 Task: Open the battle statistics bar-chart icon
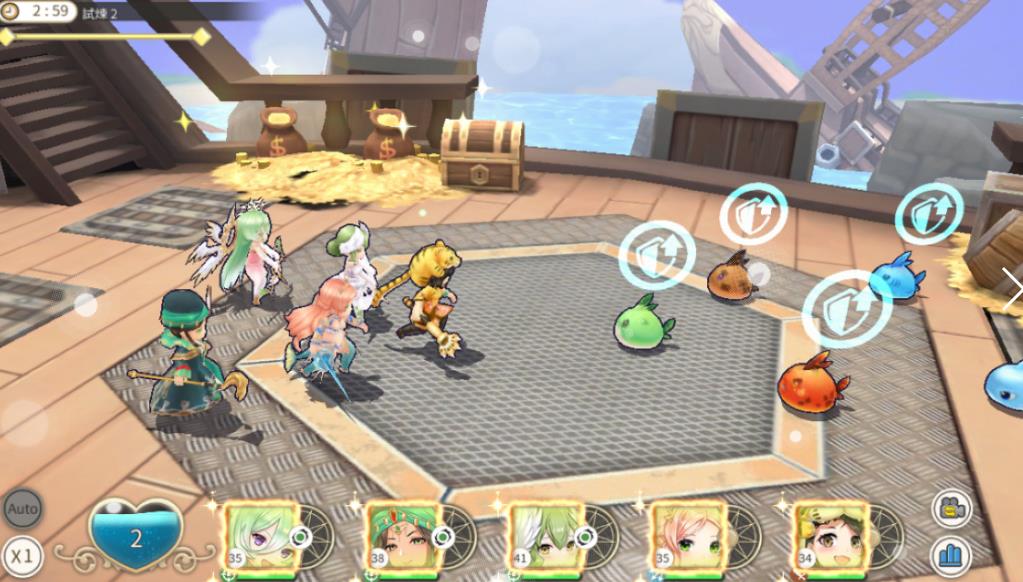coord(951,556)
